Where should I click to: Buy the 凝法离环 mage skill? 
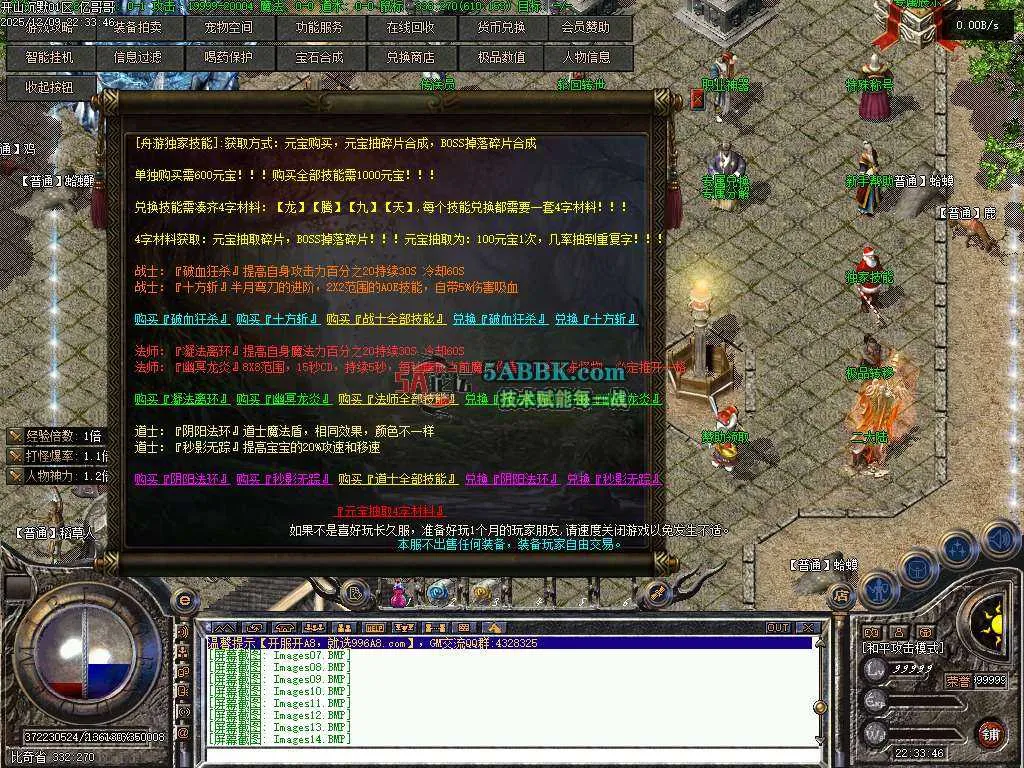pos(180,399)
